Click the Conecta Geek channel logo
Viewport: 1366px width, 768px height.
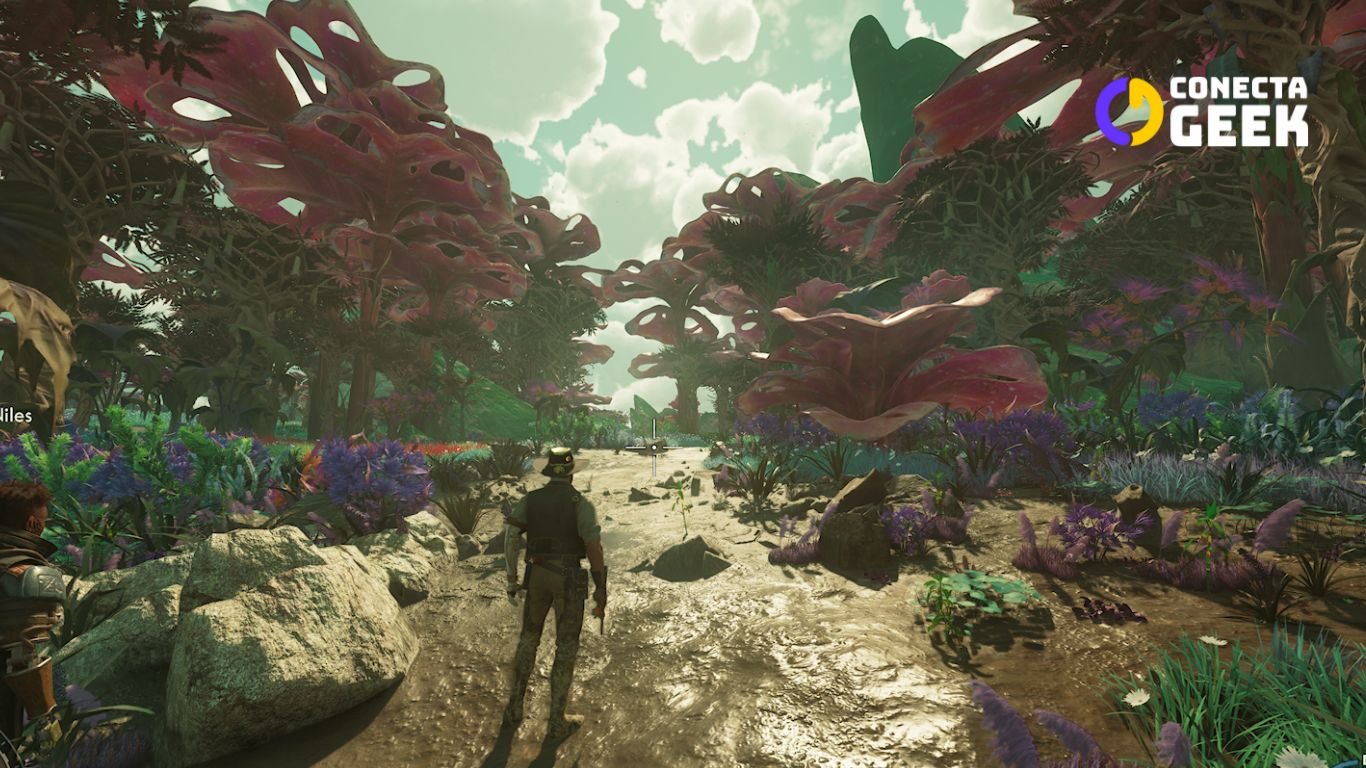[1201, 111]
